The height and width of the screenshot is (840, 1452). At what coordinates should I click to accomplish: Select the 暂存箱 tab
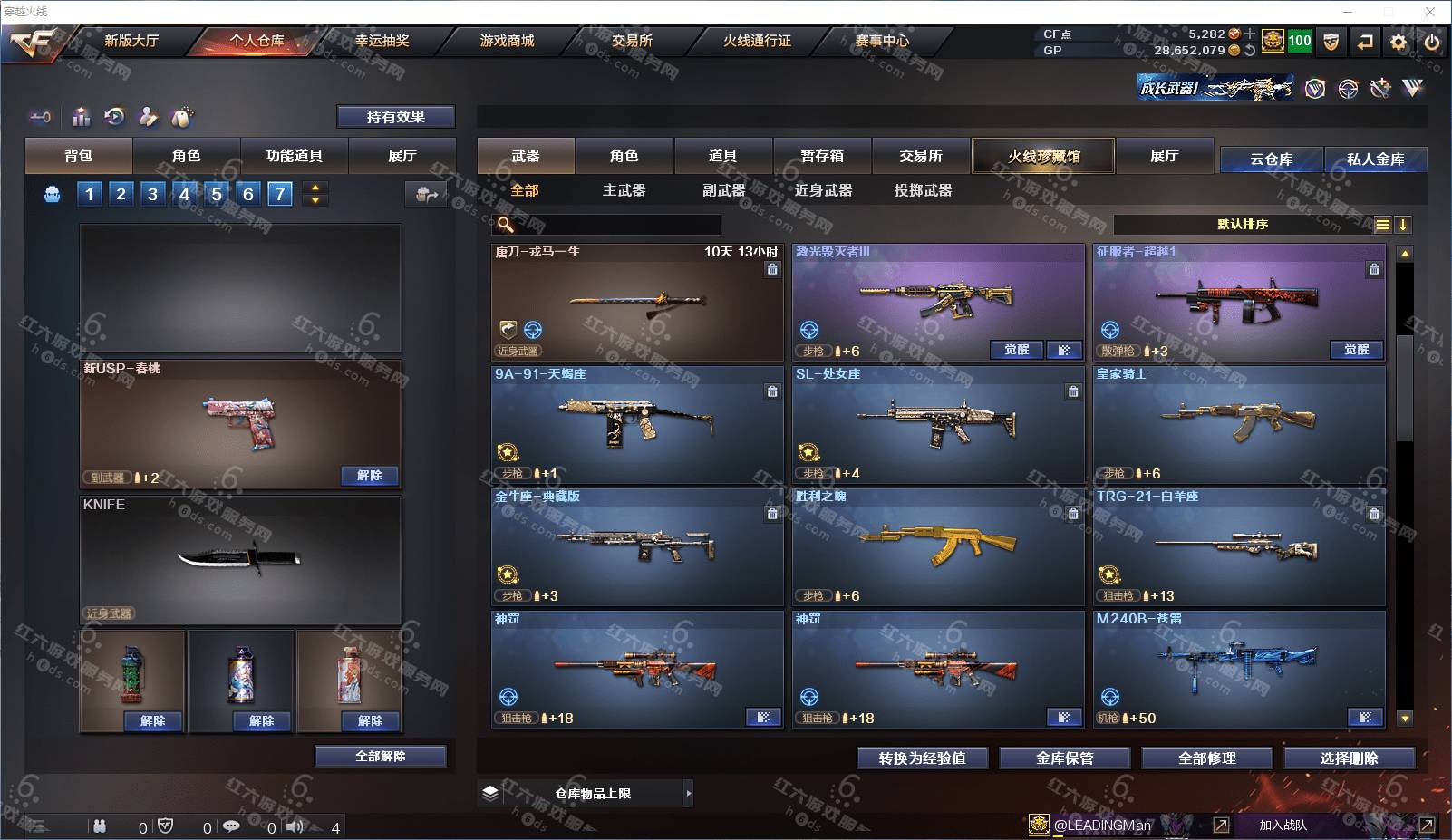point(822,156)
